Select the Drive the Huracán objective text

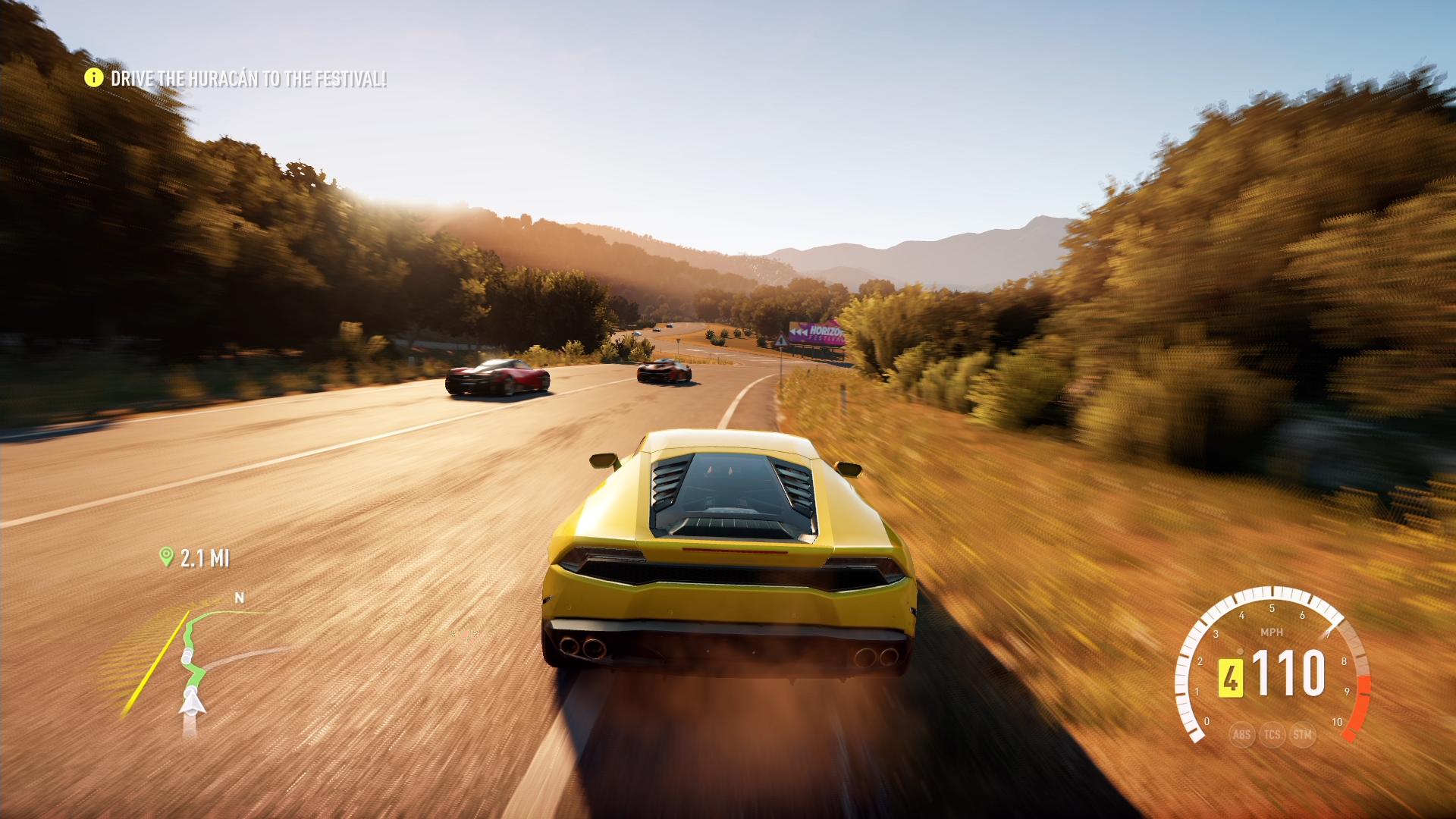click(249, 79)
